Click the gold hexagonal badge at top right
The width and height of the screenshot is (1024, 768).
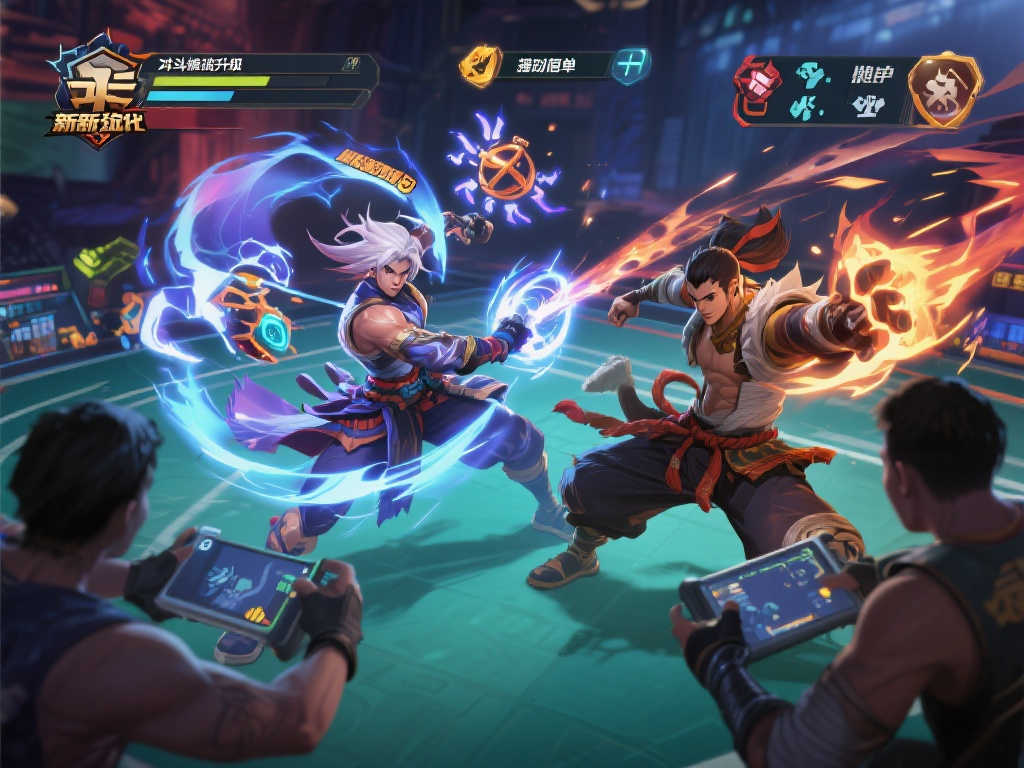click(944, 90)
